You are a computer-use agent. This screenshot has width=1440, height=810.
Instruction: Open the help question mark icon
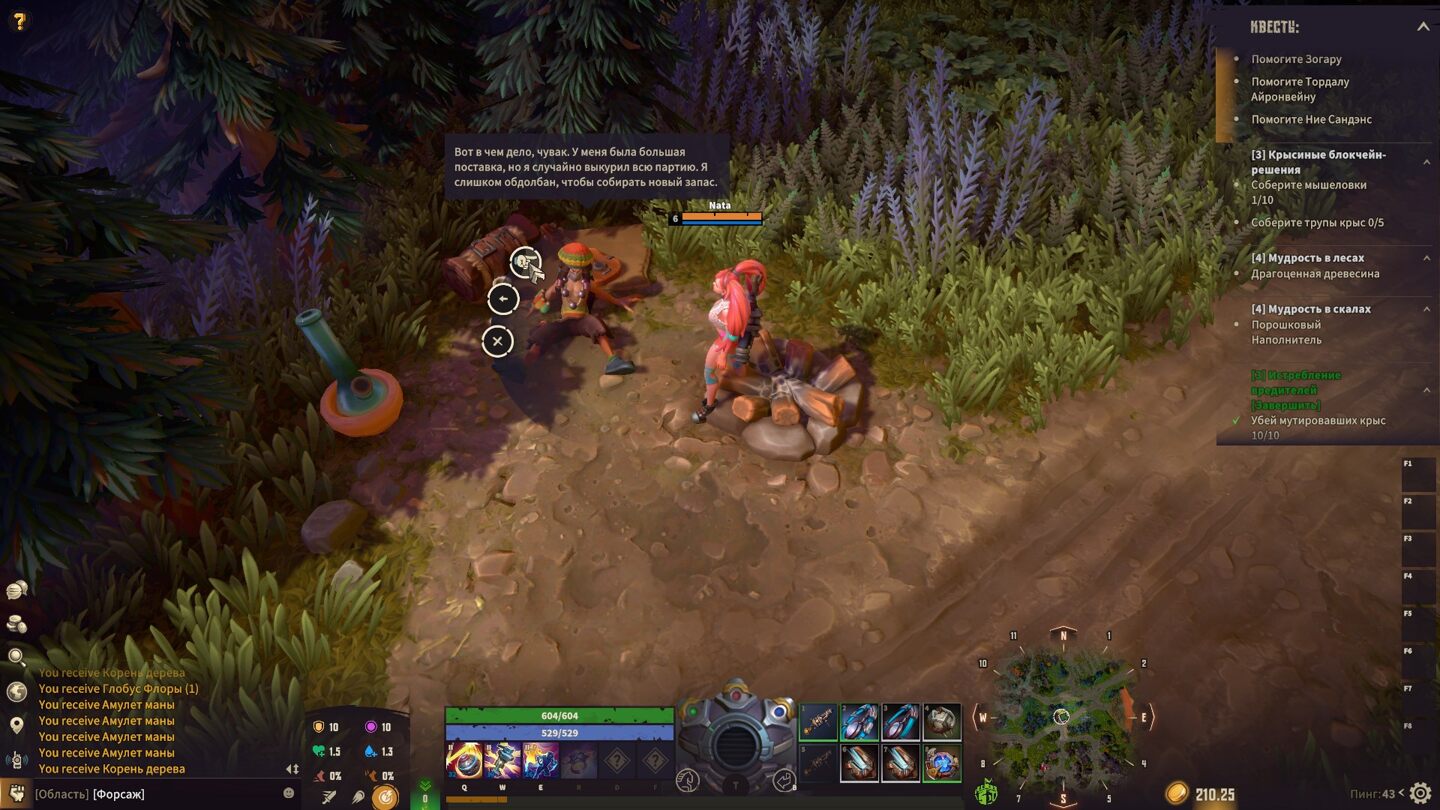point(19,19)
